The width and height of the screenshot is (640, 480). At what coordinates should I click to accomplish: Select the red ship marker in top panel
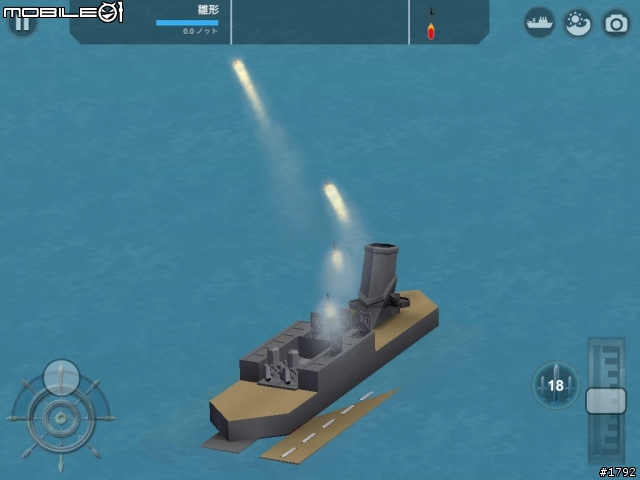click(x=431, y=30)
